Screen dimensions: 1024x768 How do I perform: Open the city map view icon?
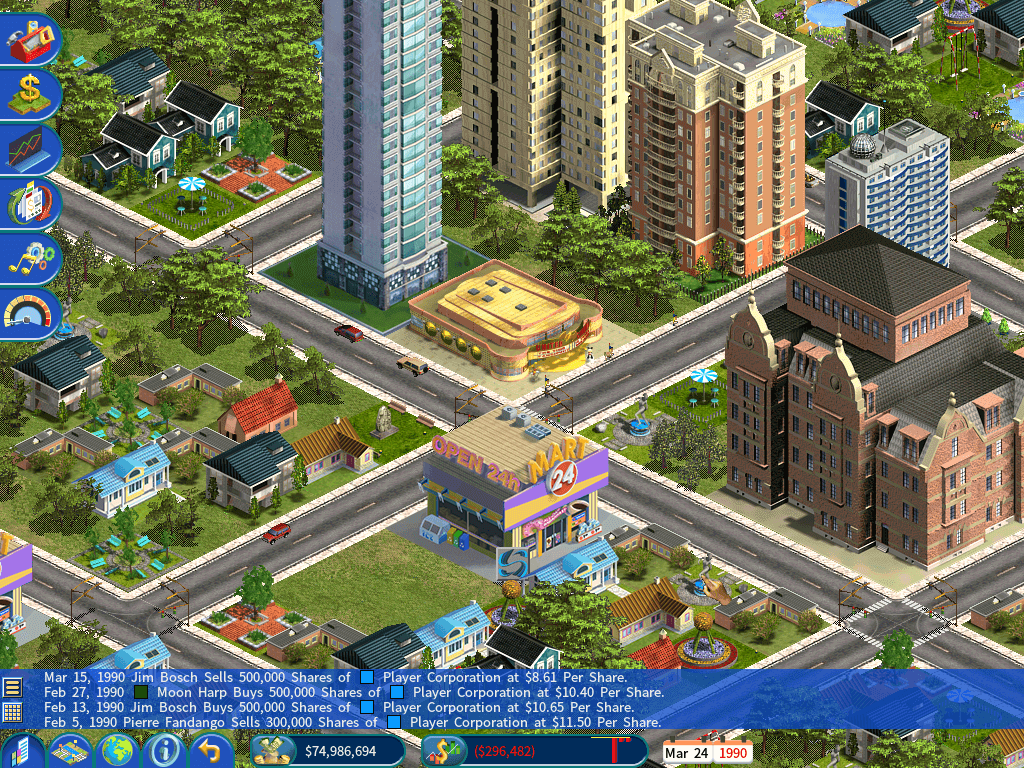click(71, 750)
